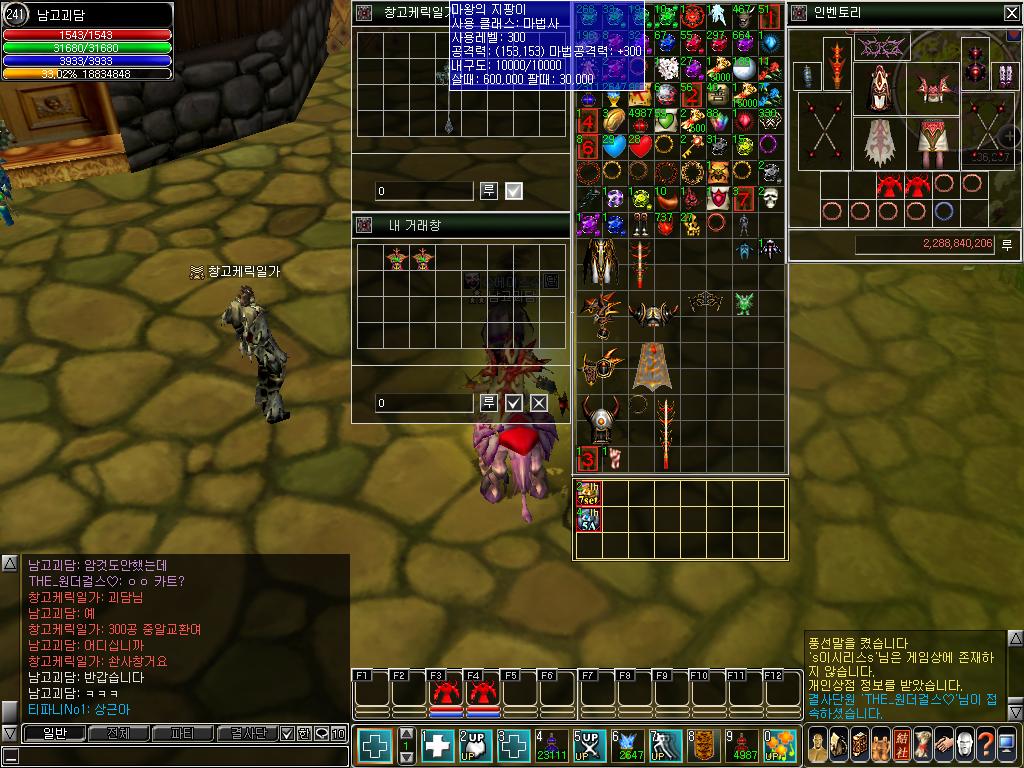The height and width of the screenshot is (768, 1024).
Task: Open the 파티 chat tab
Action: pyautogui.click(x=183, y=733)
